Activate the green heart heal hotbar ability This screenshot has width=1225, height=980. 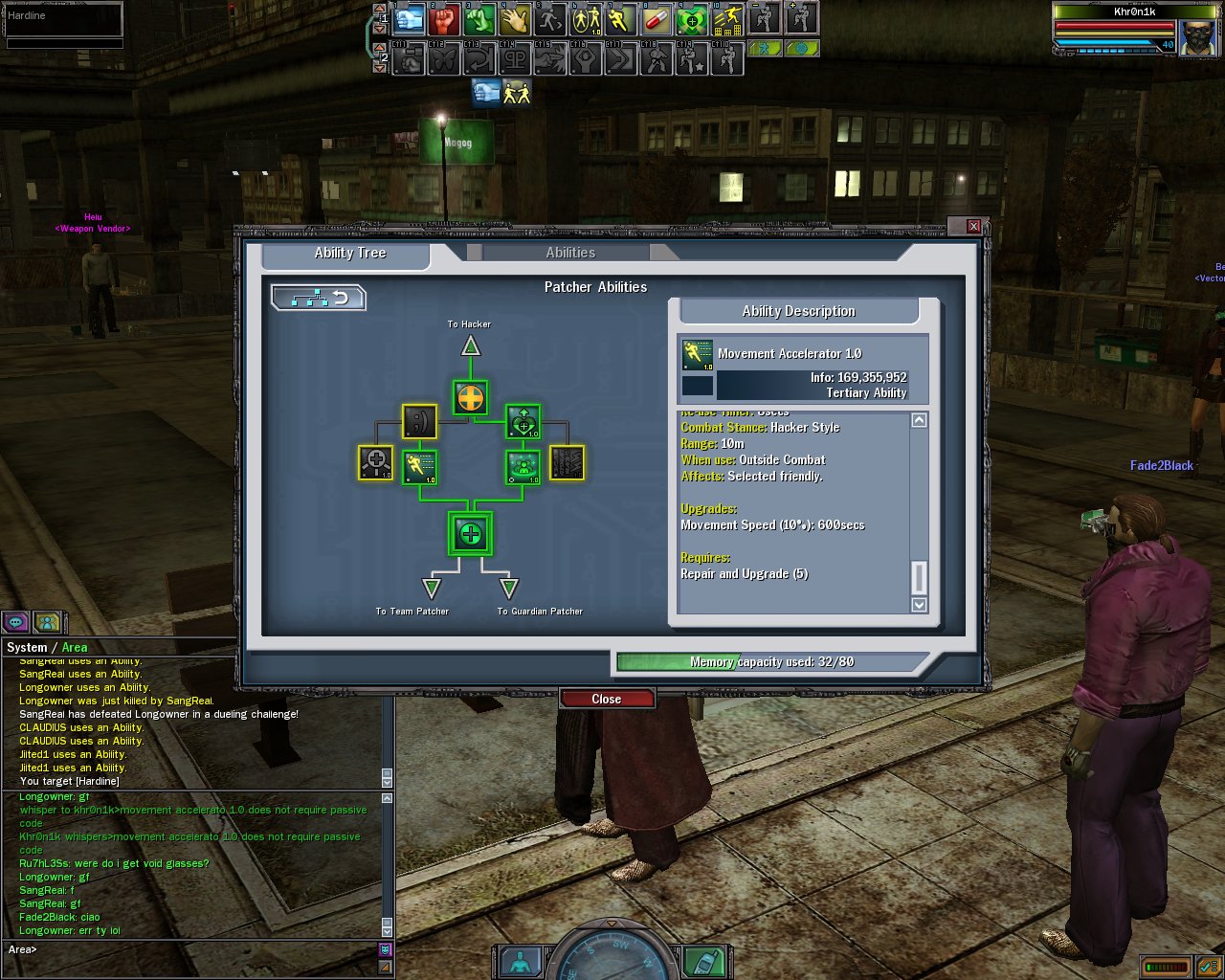(692, 19)
